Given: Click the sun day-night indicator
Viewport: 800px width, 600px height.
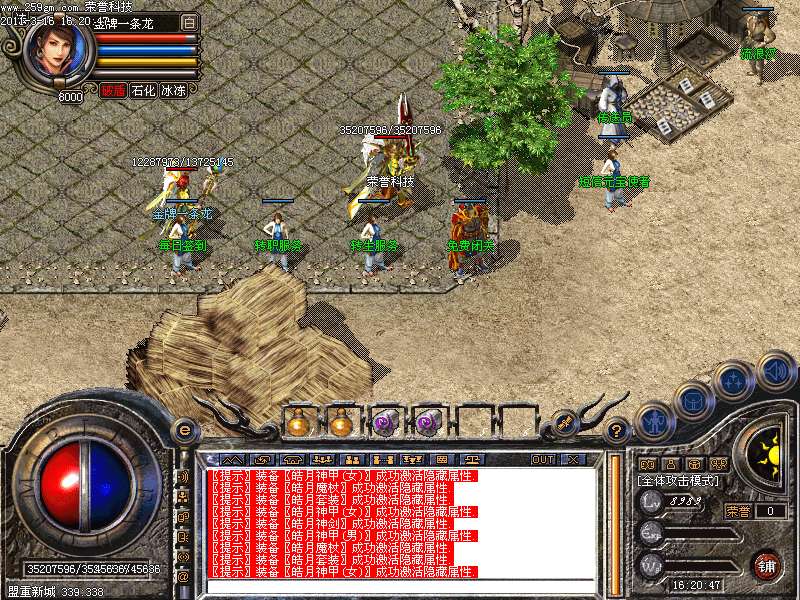Looking at the screenshot, I should (769, 453).
